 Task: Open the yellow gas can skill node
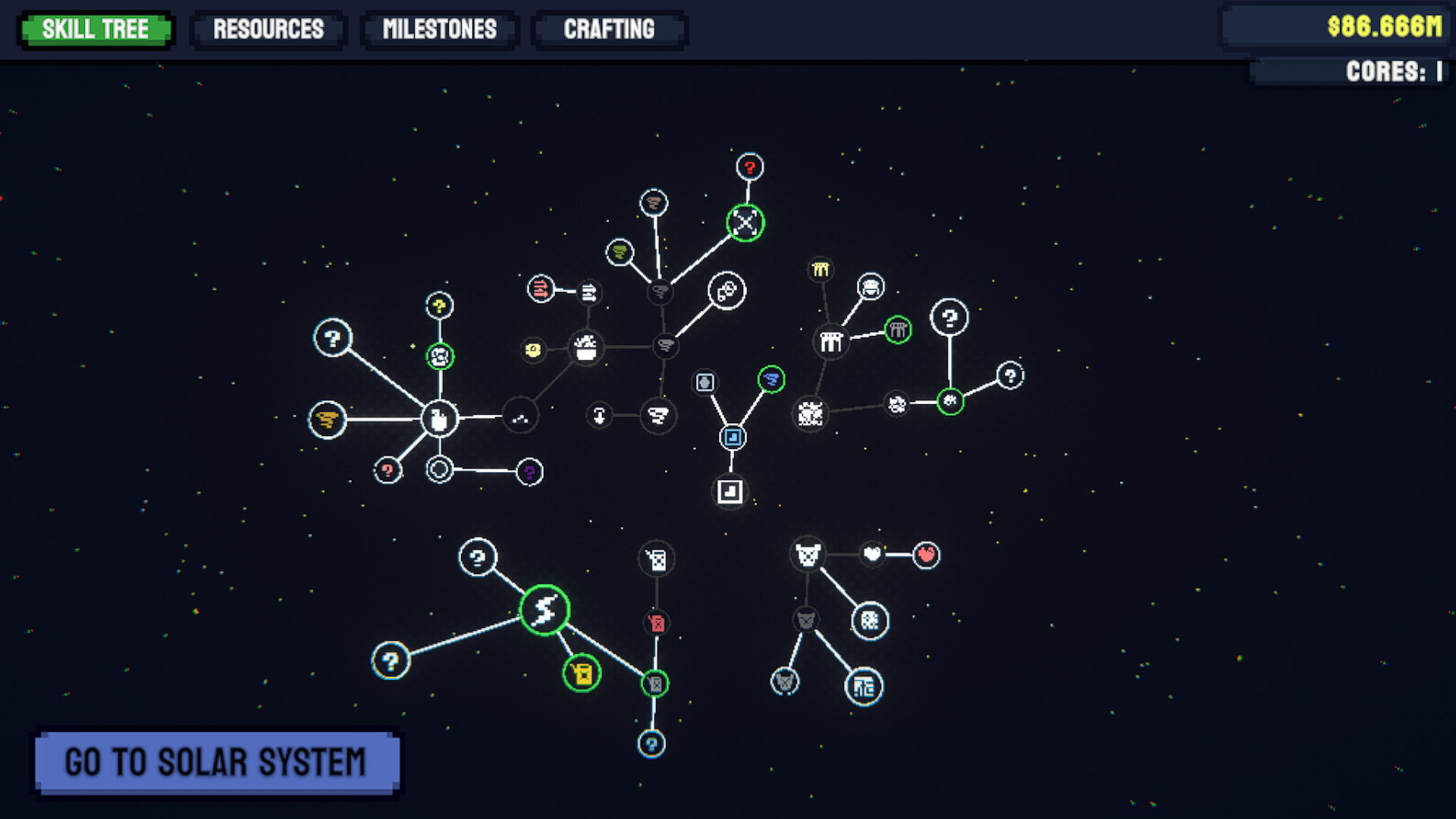(581, 673)
